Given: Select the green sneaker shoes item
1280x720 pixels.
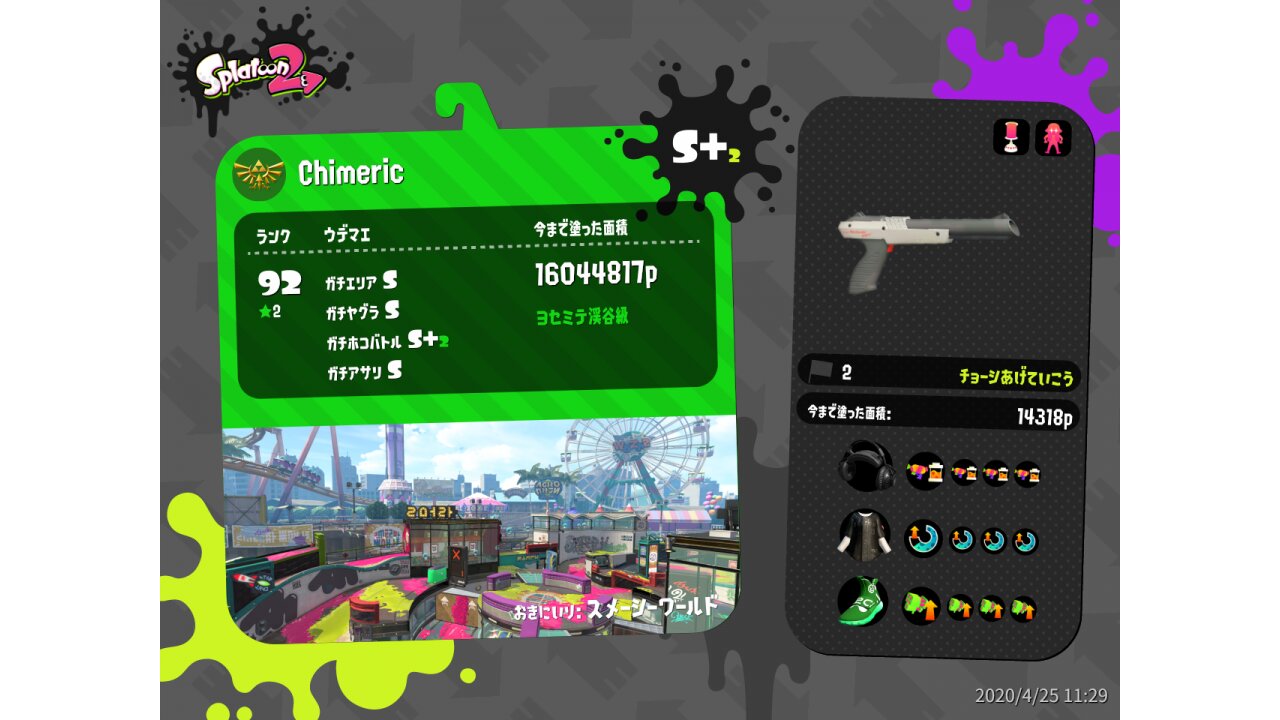Looking at the screenshot, I should point(862,603).
